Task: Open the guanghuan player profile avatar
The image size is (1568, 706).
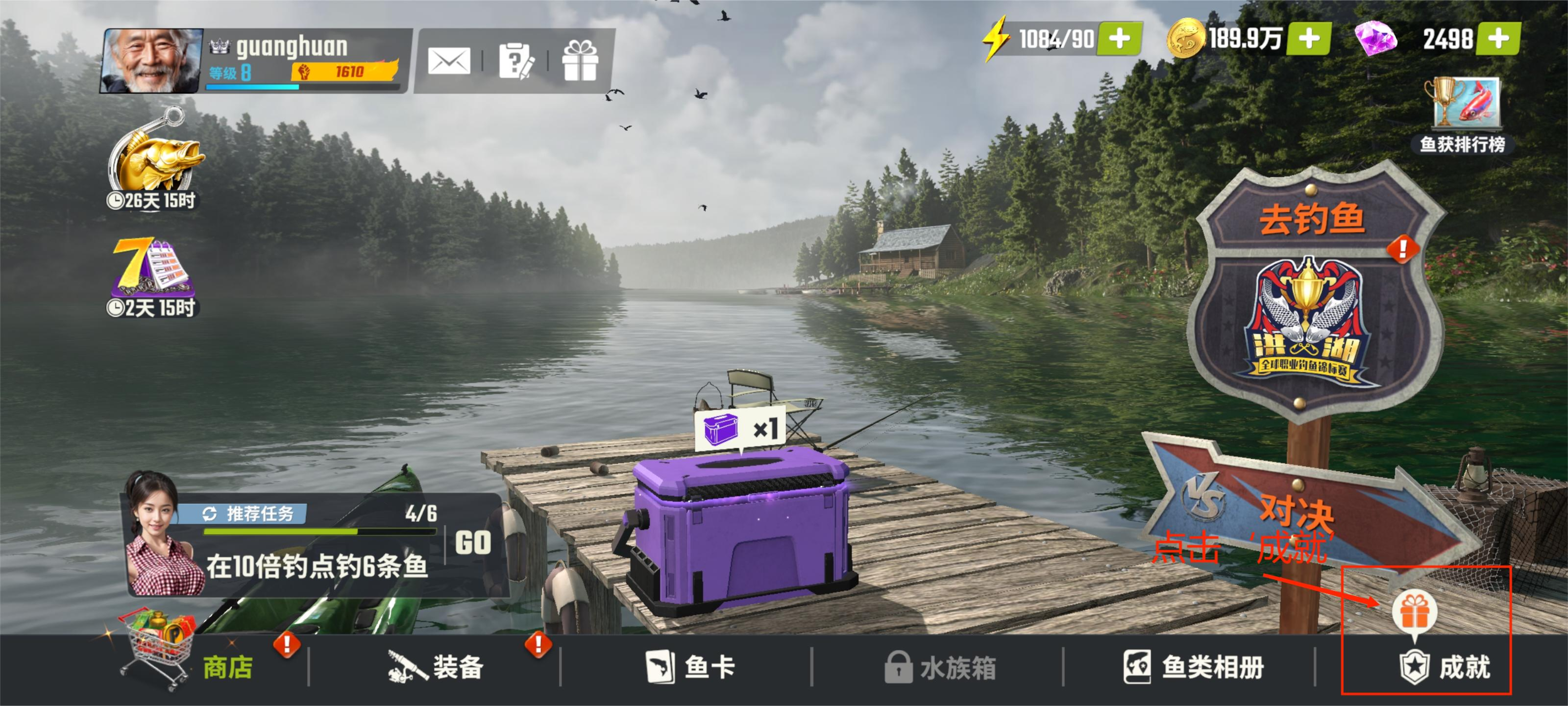Action: (152, 61)
